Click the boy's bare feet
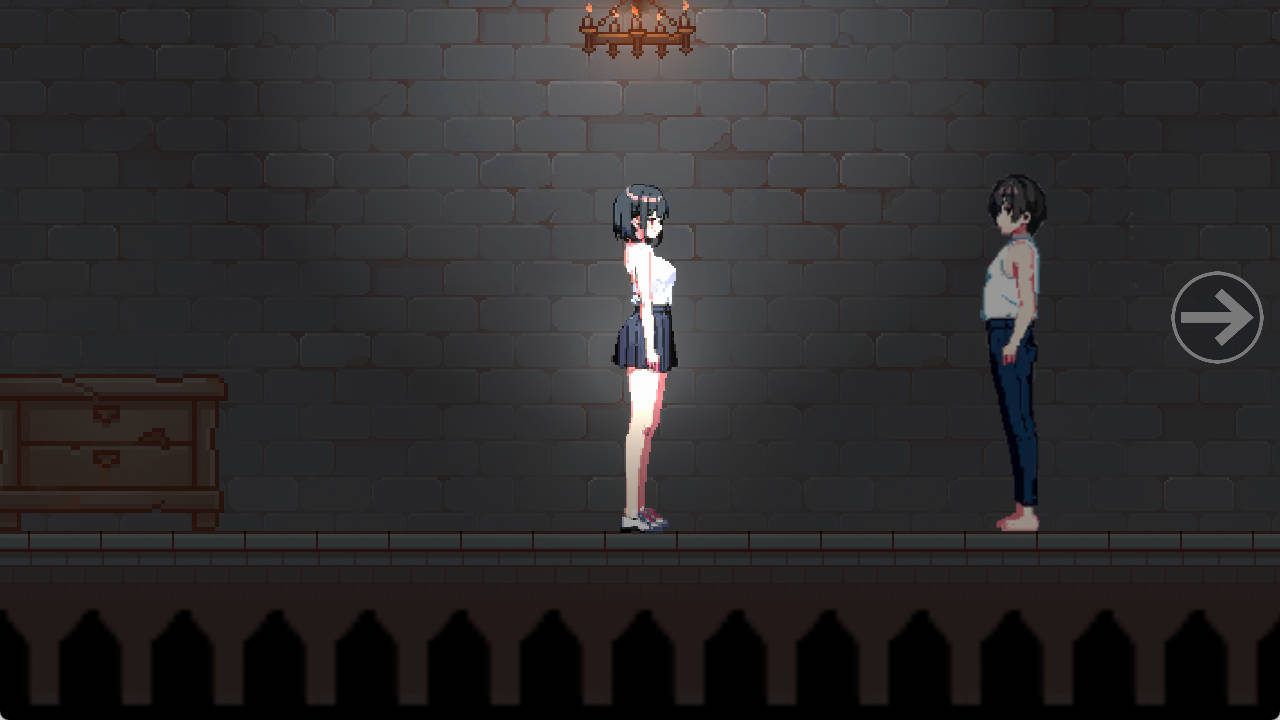Viewport: 1280px width, 720px height. click(x=1018, y=522)
